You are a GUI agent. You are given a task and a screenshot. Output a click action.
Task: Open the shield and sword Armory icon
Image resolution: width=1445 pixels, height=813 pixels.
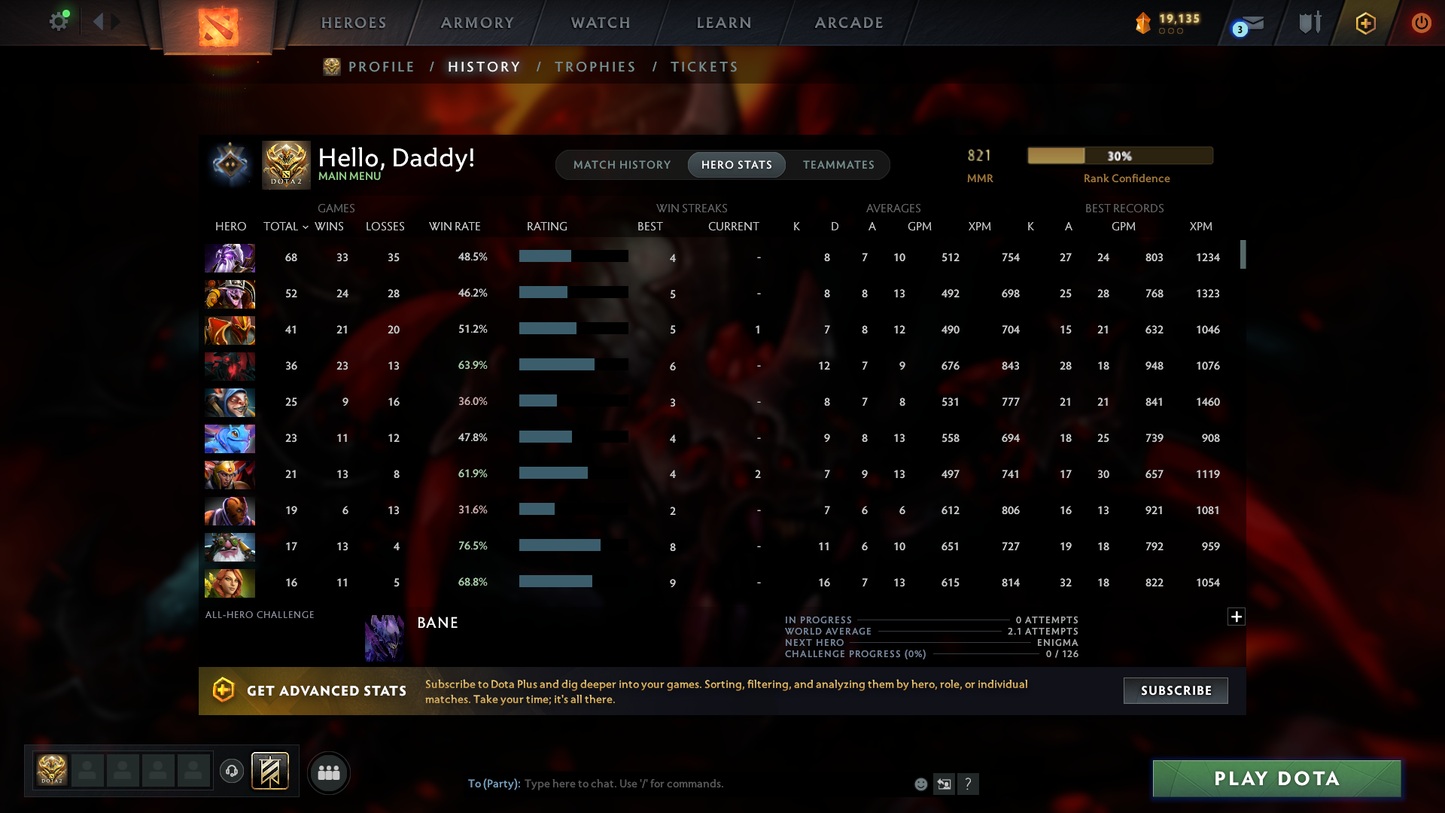click(x=1310, y=21)
